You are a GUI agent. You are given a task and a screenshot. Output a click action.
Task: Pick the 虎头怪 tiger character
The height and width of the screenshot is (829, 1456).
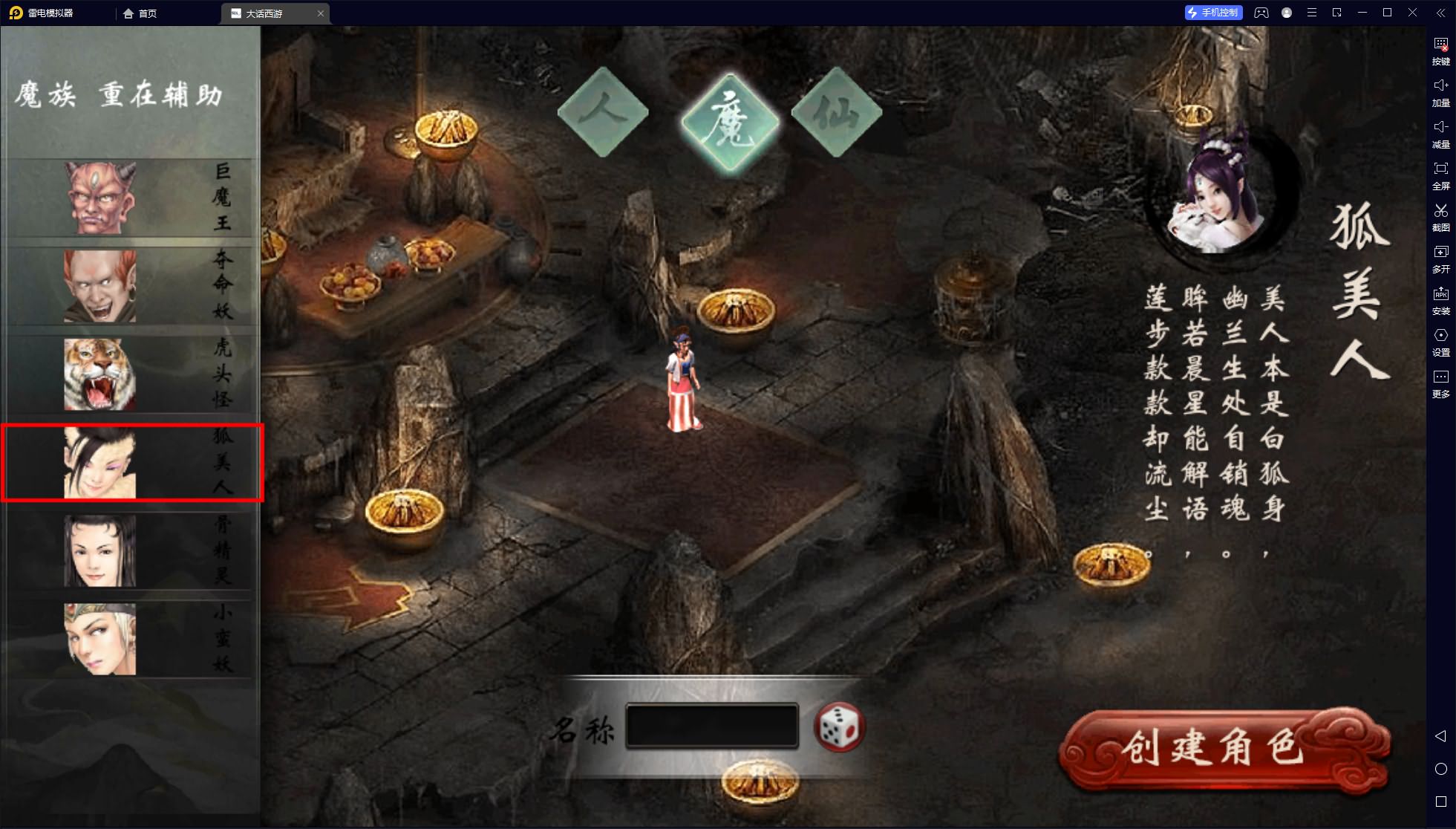click(99, 374)
